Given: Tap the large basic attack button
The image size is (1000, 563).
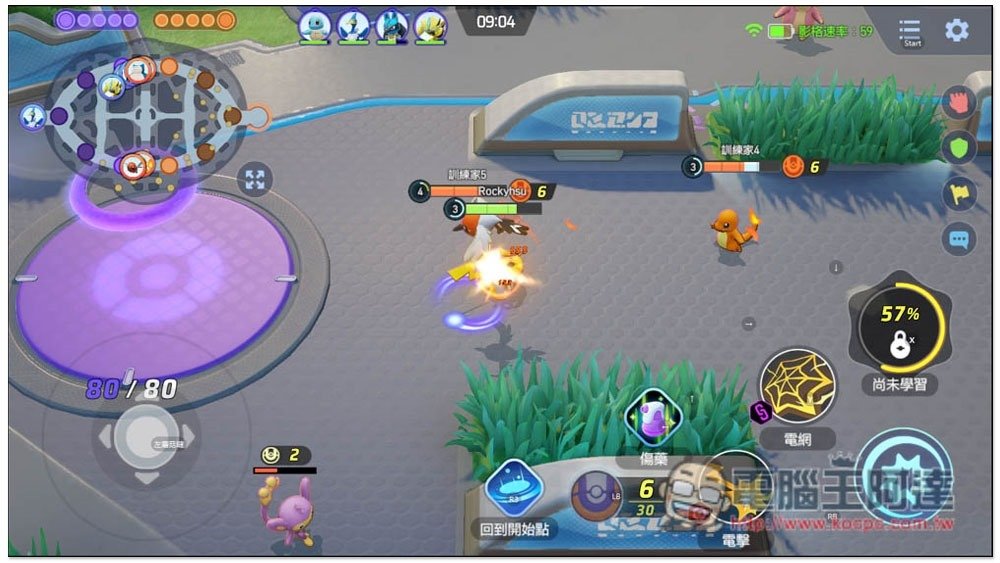Looking at the screenshot, I should 903,479.
